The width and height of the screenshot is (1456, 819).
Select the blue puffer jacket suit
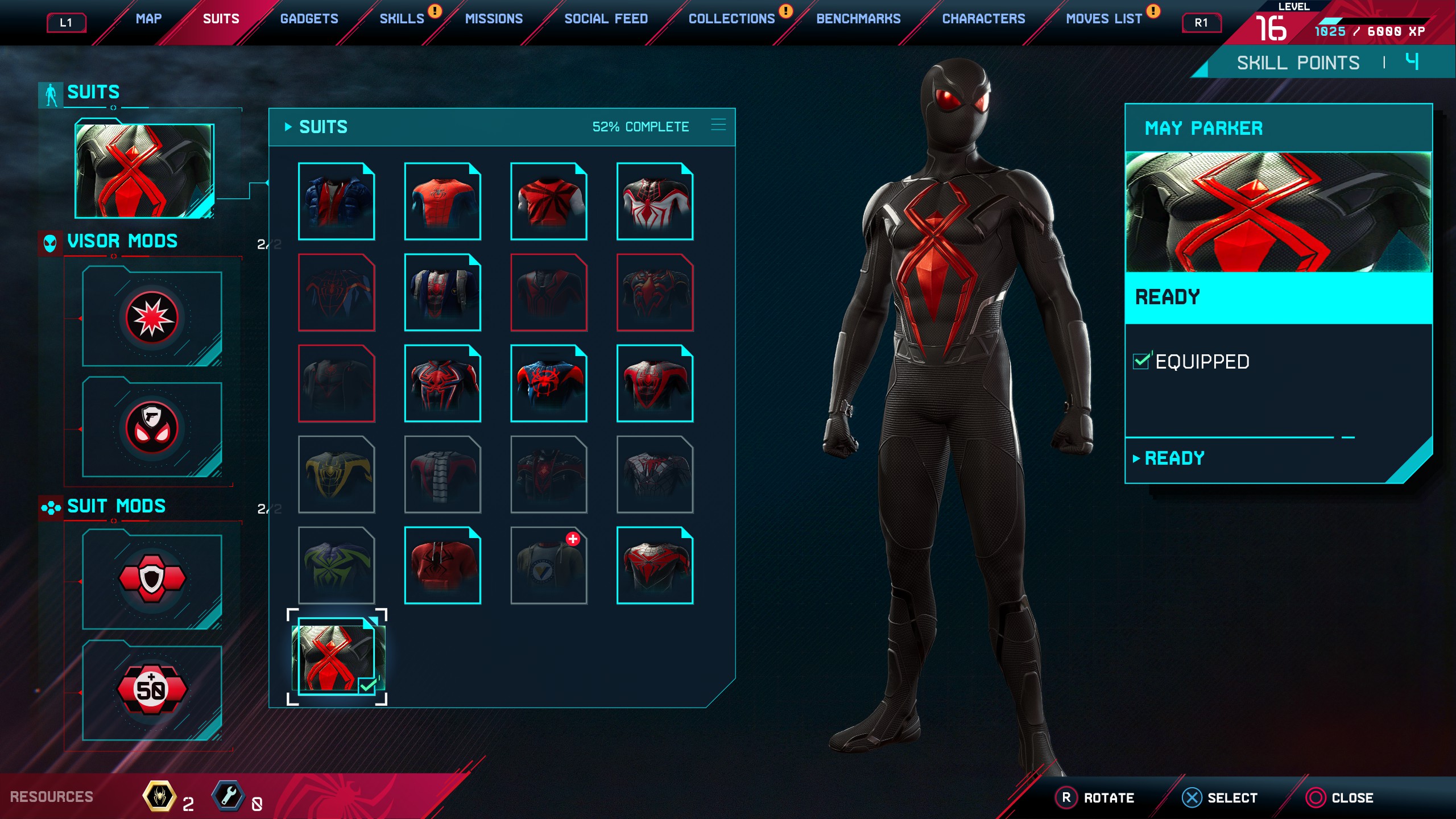point(336,201)
